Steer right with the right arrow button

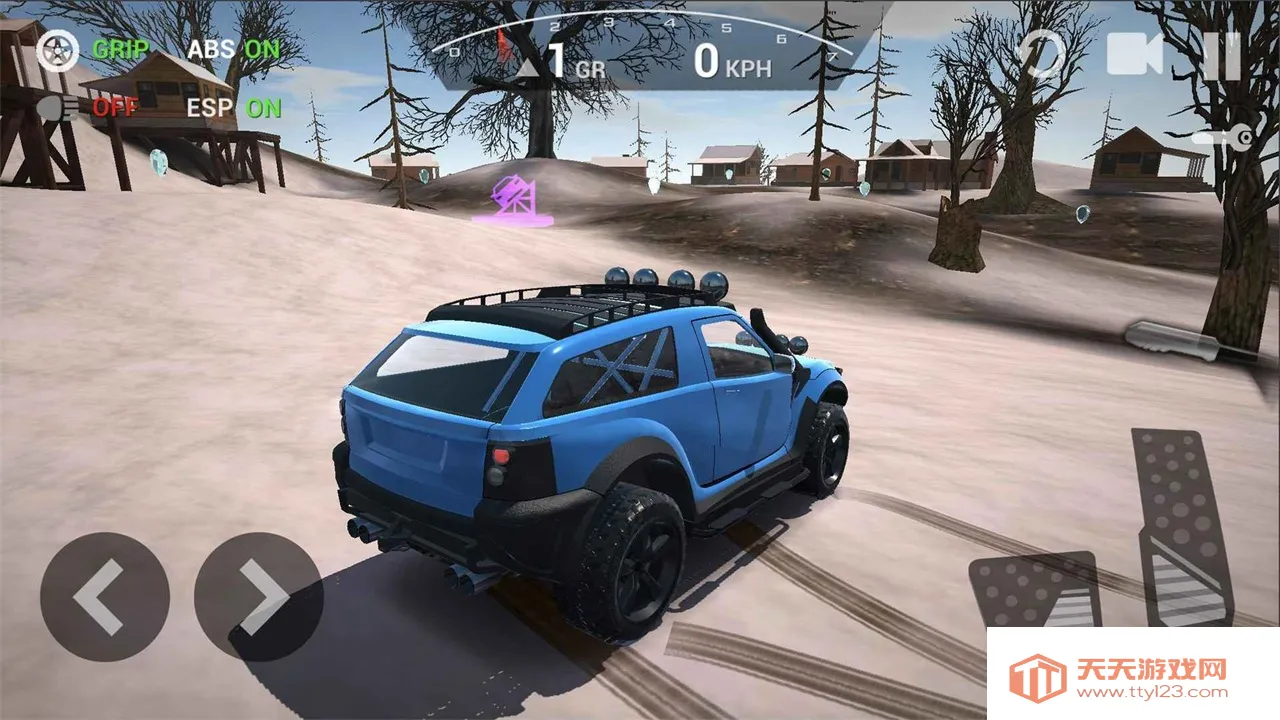click(258, 597)
